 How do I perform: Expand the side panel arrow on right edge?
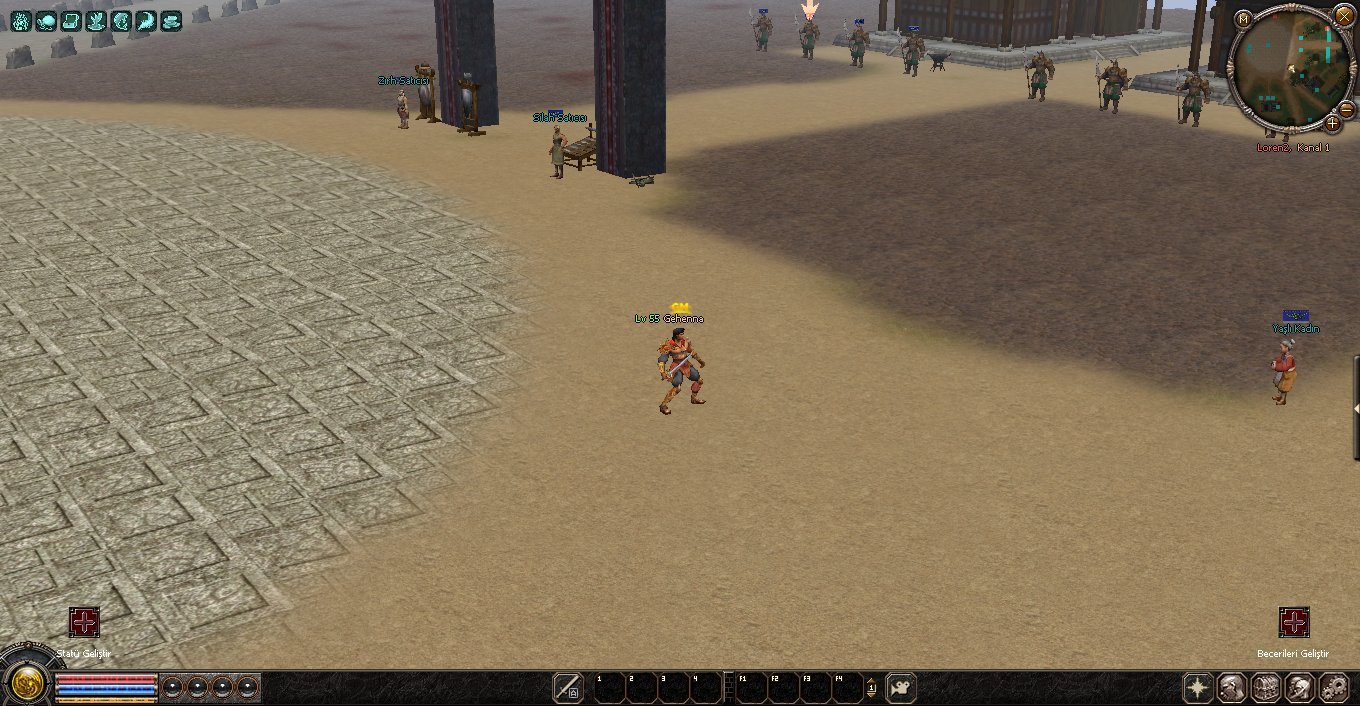click(x=1356, y=408)
